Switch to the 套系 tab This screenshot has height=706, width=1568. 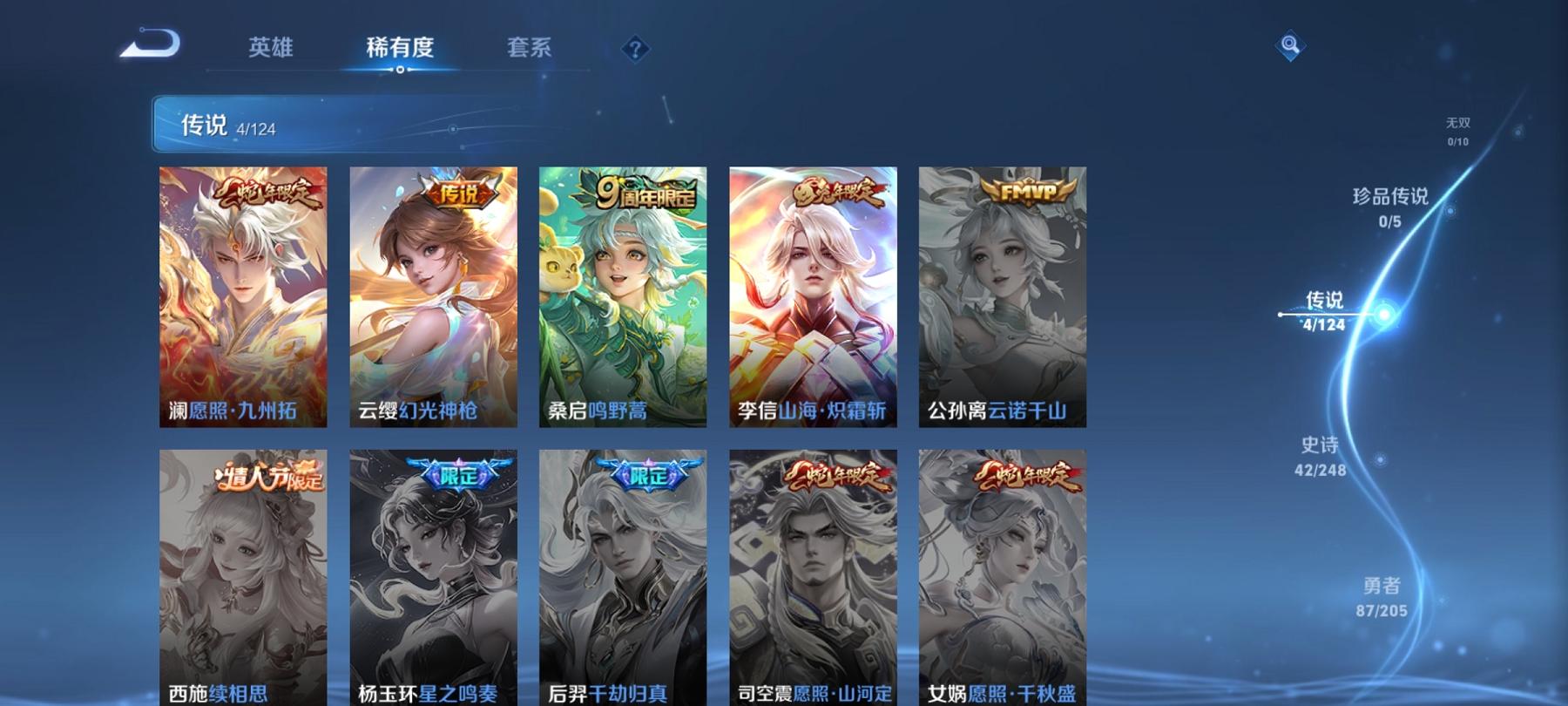pos(531,48)
